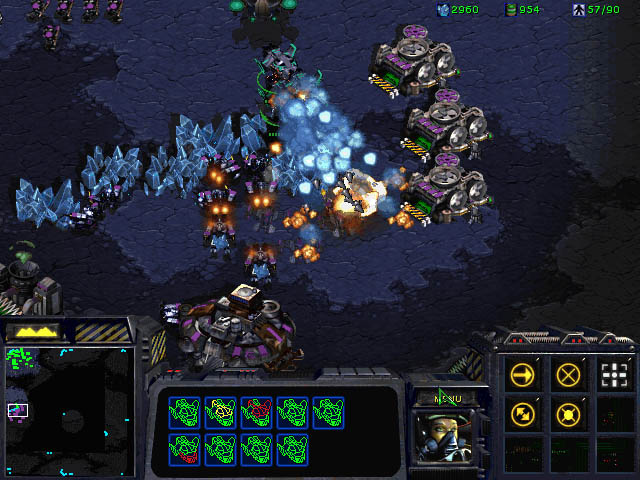640x480 pixels.
Task: Select the yellow-damaged unit wireframe
Action: tap(220, 411)
